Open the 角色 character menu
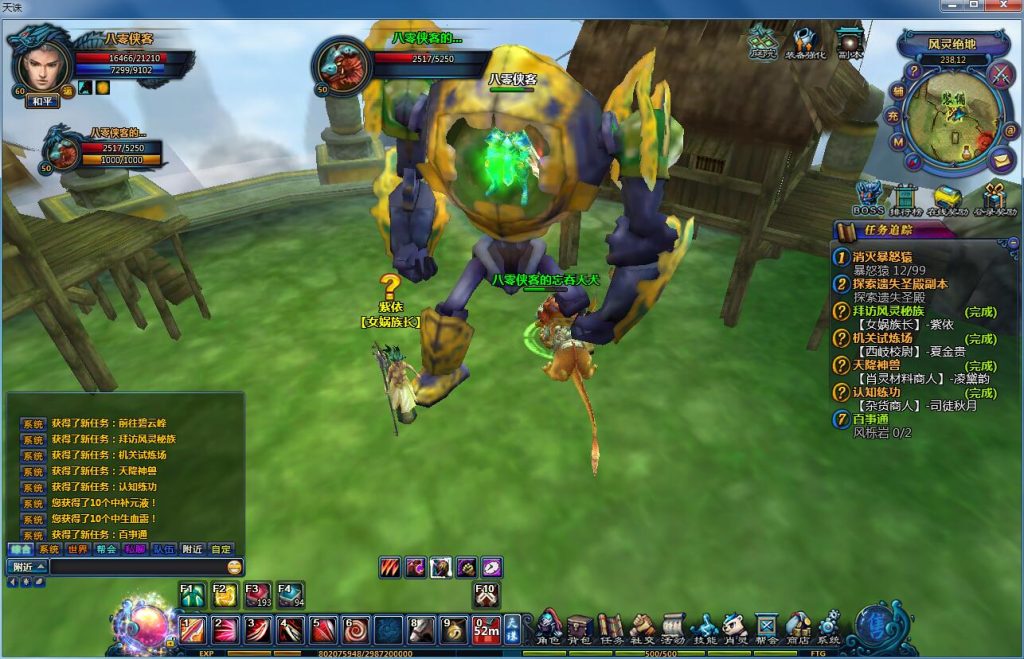This screenshot has width=1024, height=659. [549, 627]
